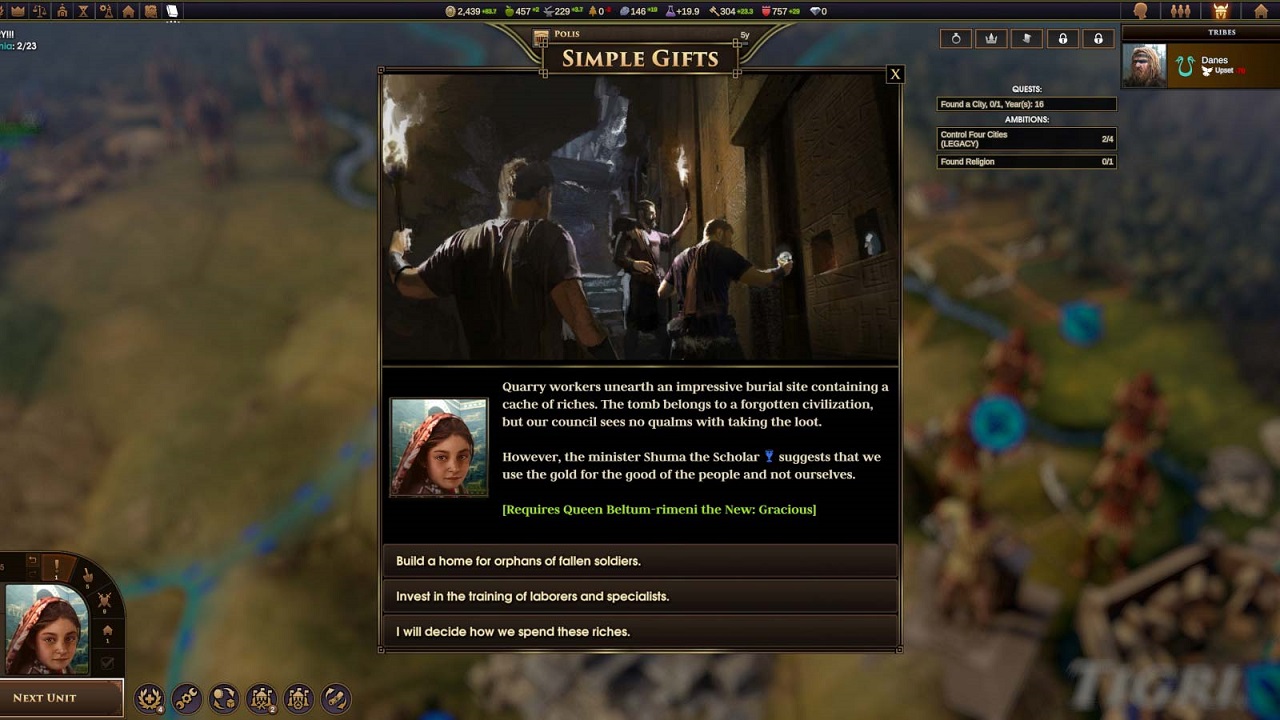Activate the gears and wrench action icon
The width and height of the screenshot is (1280, 720).
(186, 698)
